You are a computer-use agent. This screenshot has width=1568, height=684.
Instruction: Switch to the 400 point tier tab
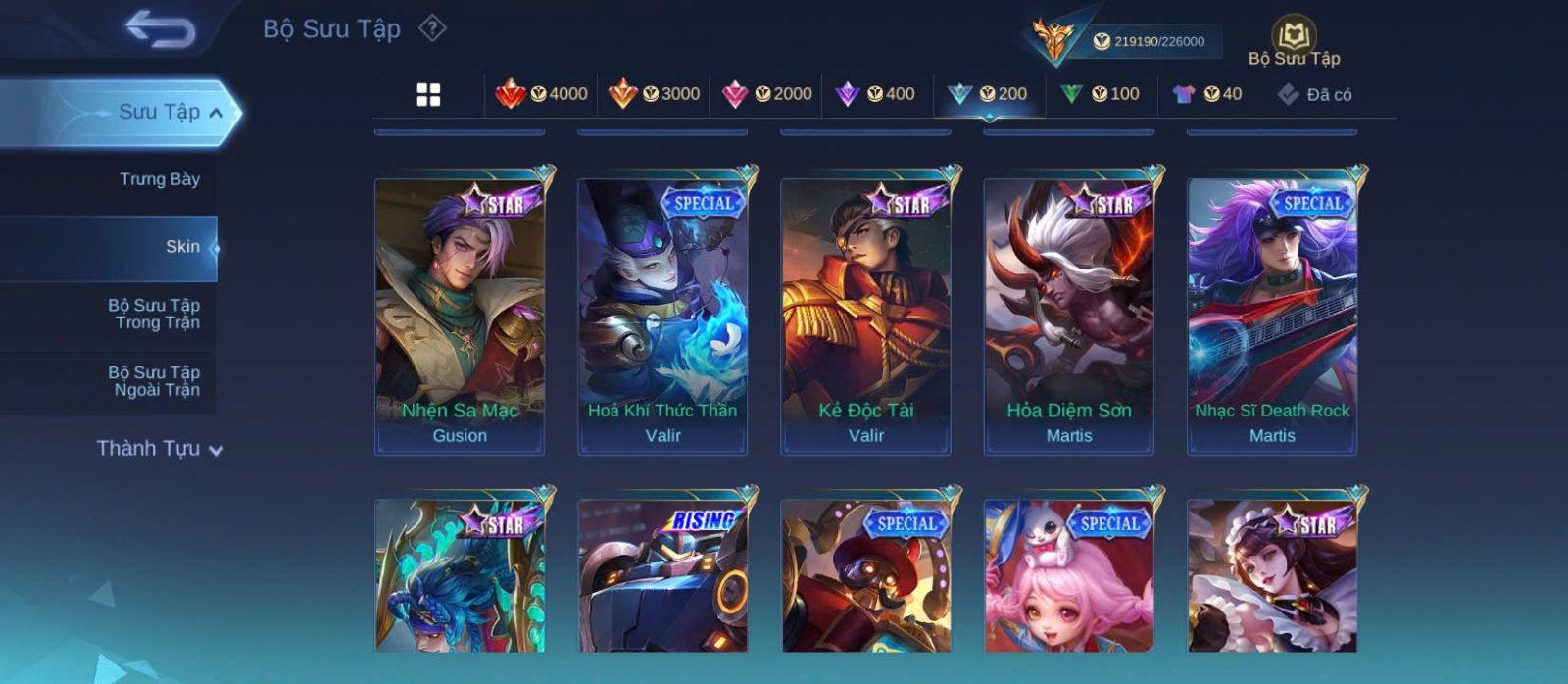(875, 94)
